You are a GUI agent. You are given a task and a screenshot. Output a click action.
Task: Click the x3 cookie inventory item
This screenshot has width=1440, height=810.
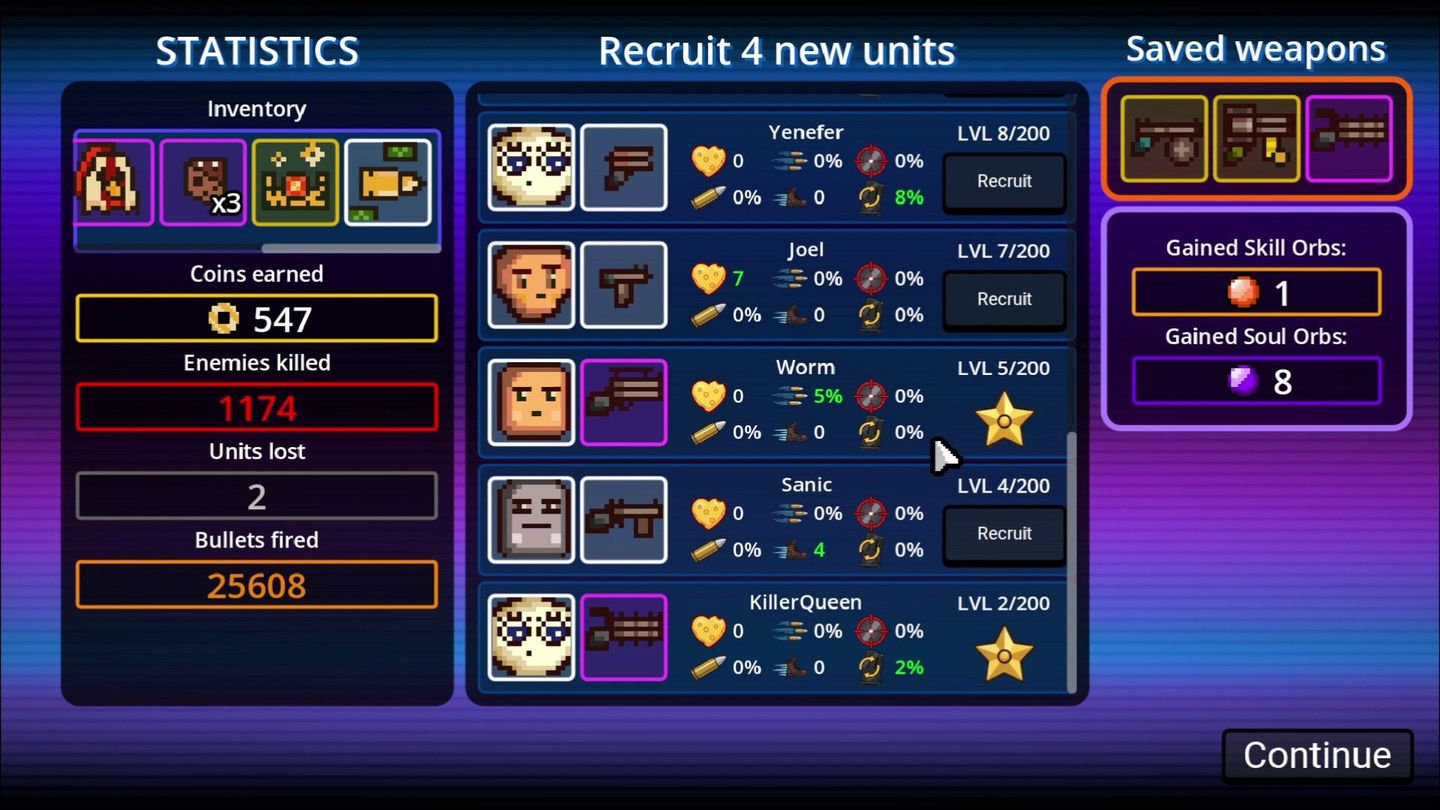coord(203,182)
